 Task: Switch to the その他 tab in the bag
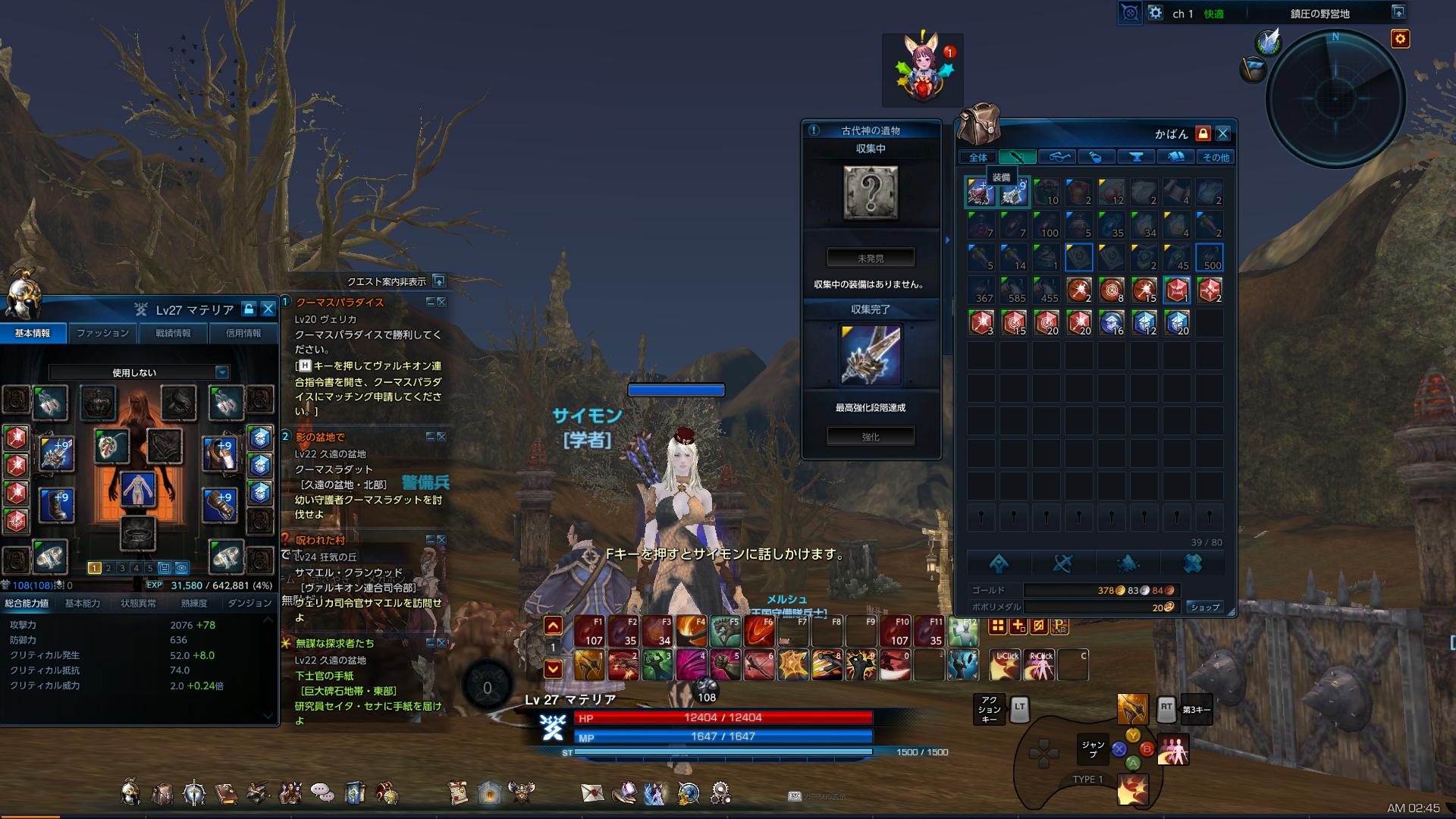click(1217, 157)
